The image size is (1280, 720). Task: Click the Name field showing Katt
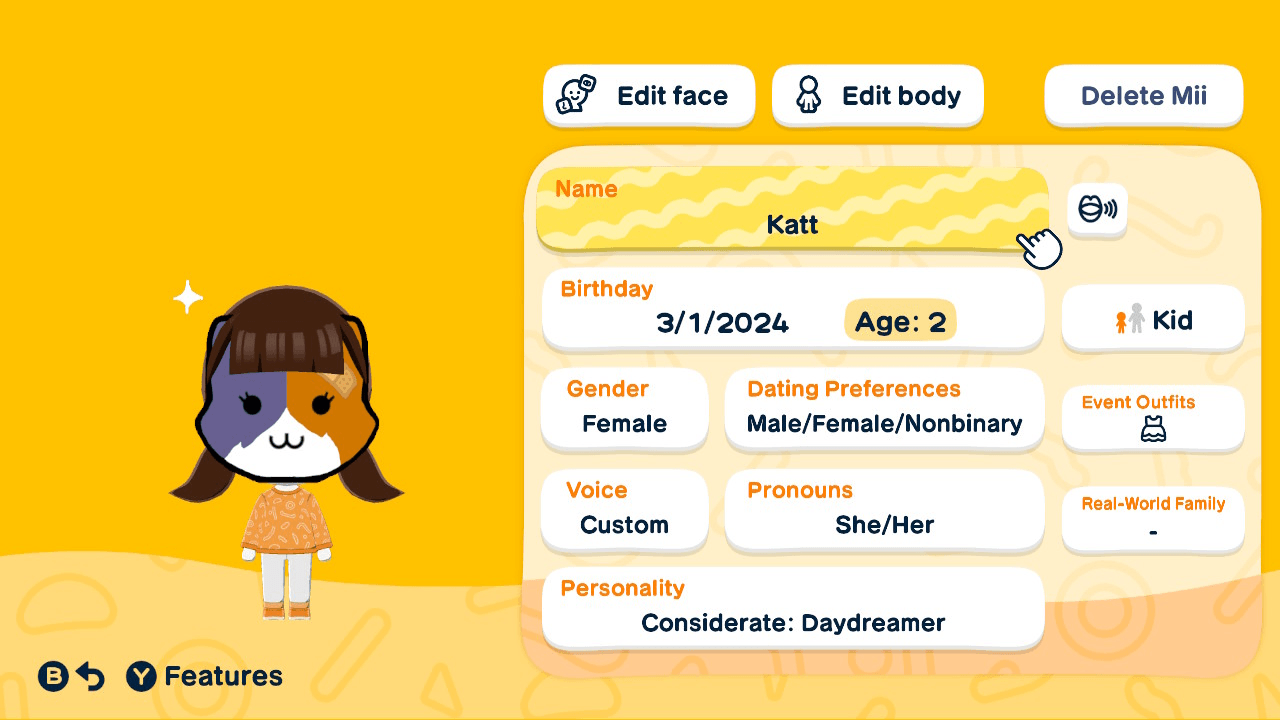[x=792, y=211]
